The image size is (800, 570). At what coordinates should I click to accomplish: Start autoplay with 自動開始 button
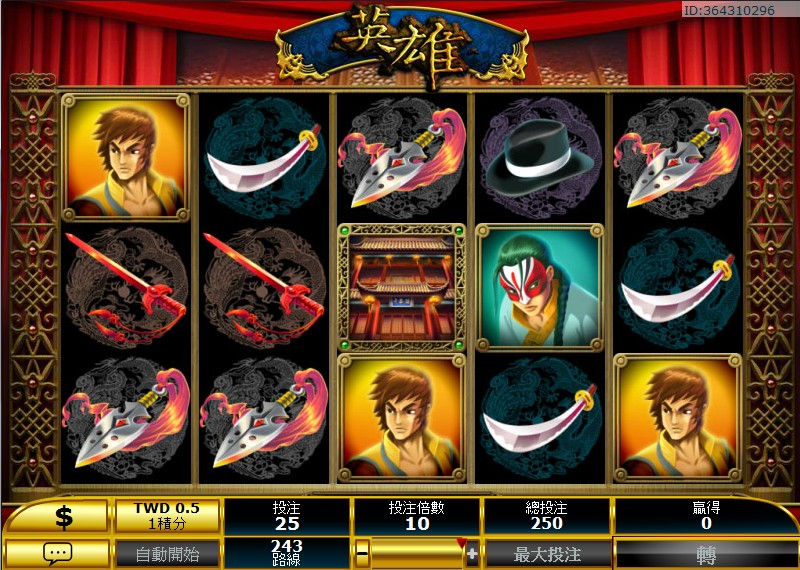(167, 553)
